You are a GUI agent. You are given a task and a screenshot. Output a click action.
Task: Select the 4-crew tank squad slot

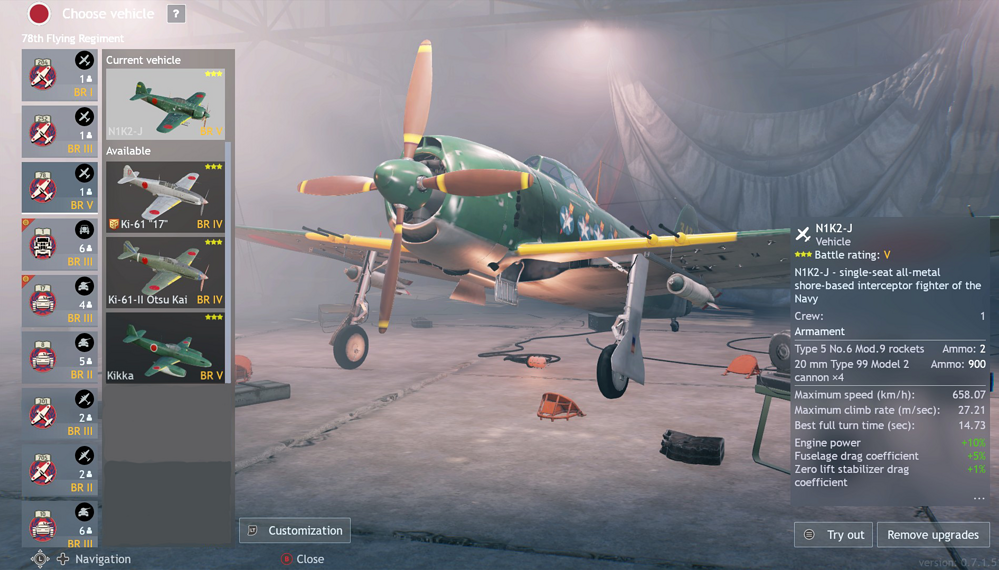coord(60,301)
